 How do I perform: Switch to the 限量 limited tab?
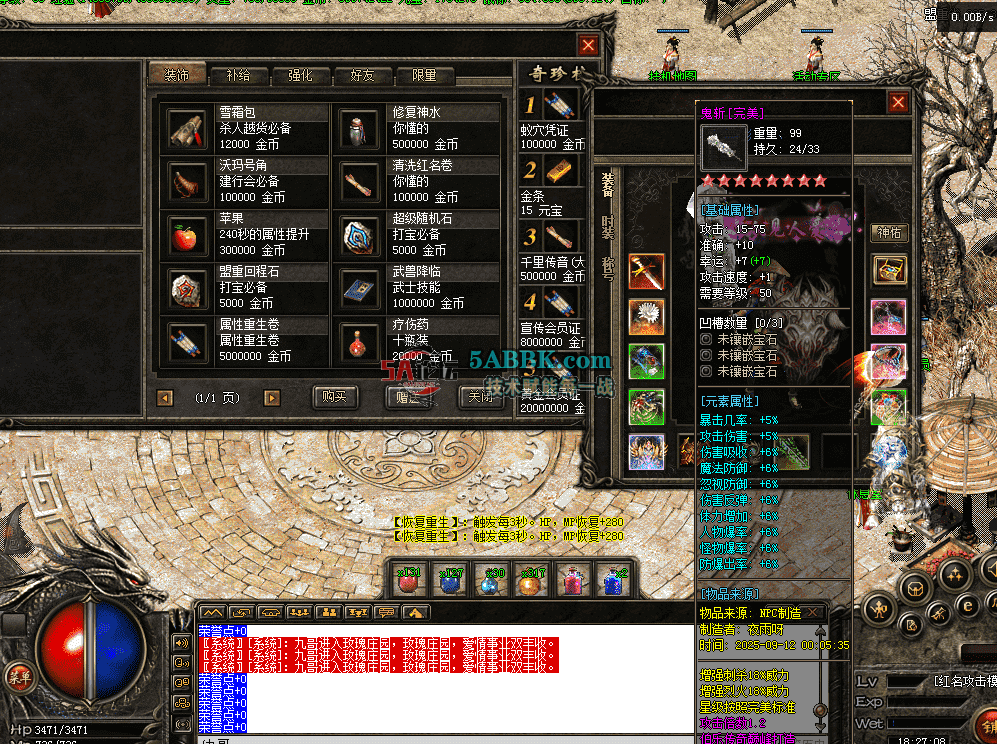(424, 75)
